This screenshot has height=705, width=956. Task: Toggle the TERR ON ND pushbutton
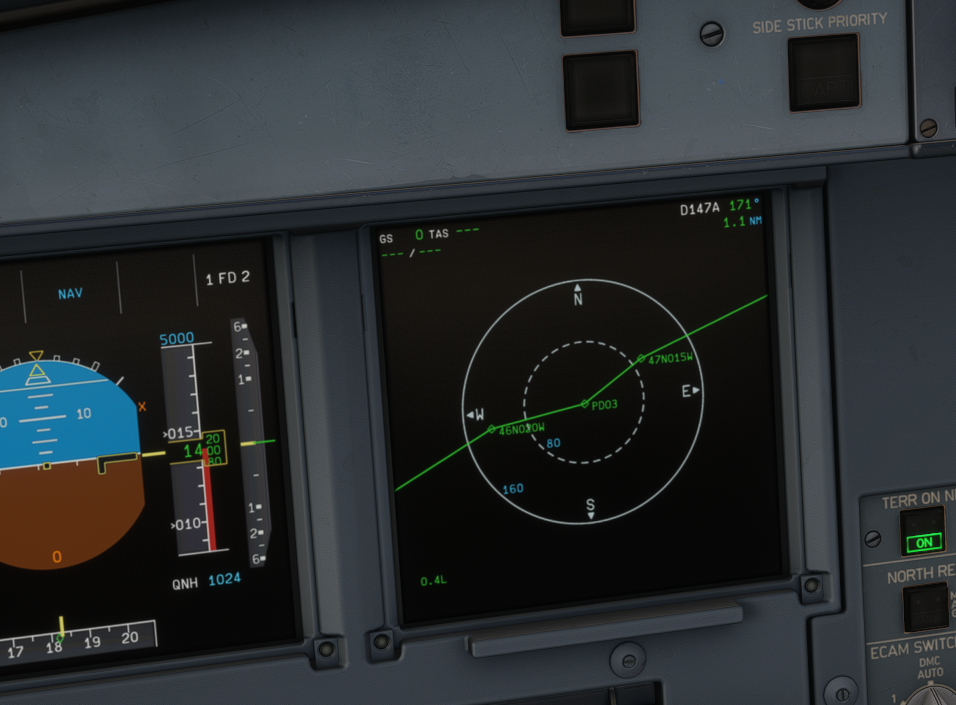point(922,531)
